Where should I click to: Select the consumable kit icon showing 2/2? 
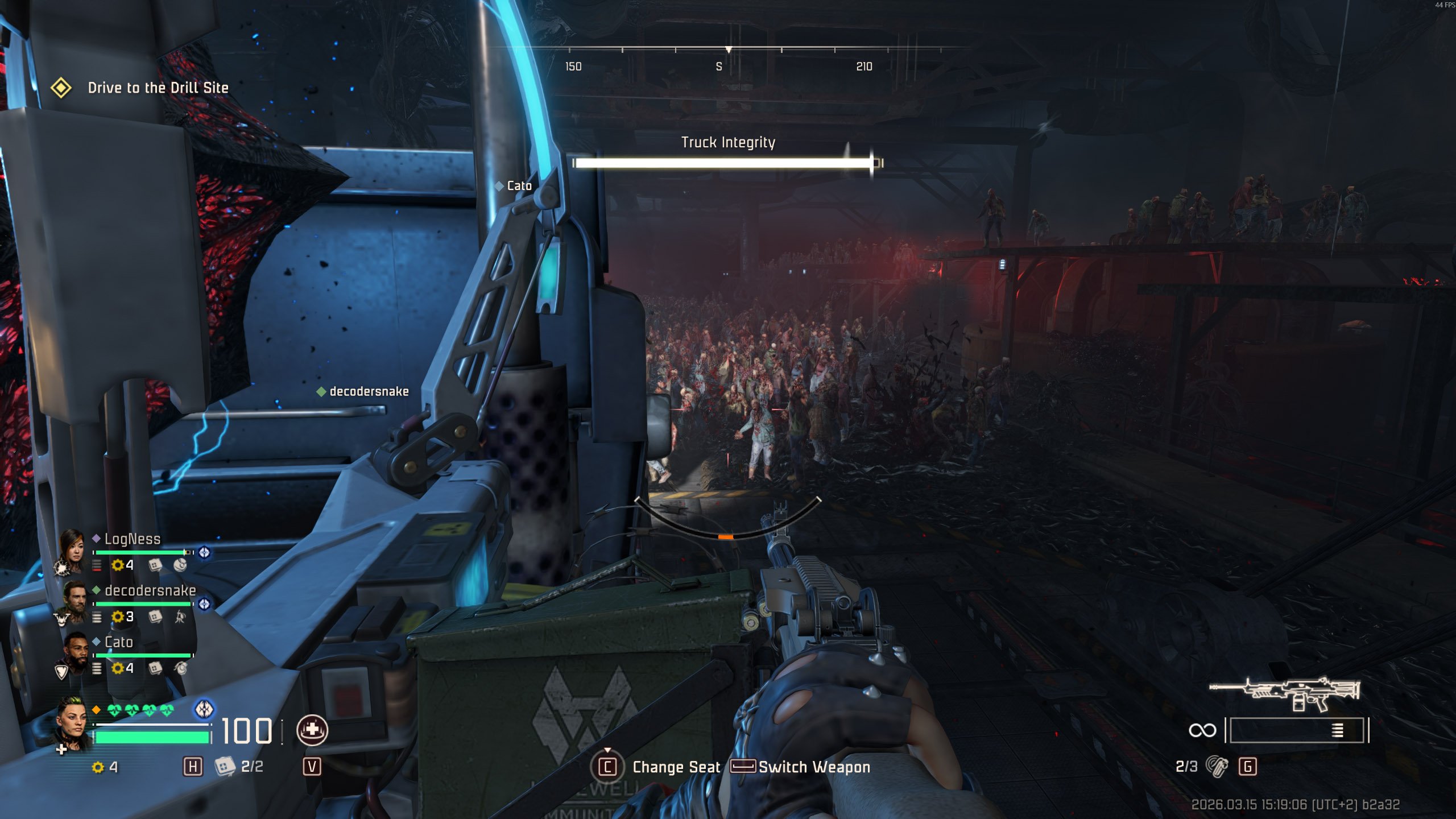(225, 767)
